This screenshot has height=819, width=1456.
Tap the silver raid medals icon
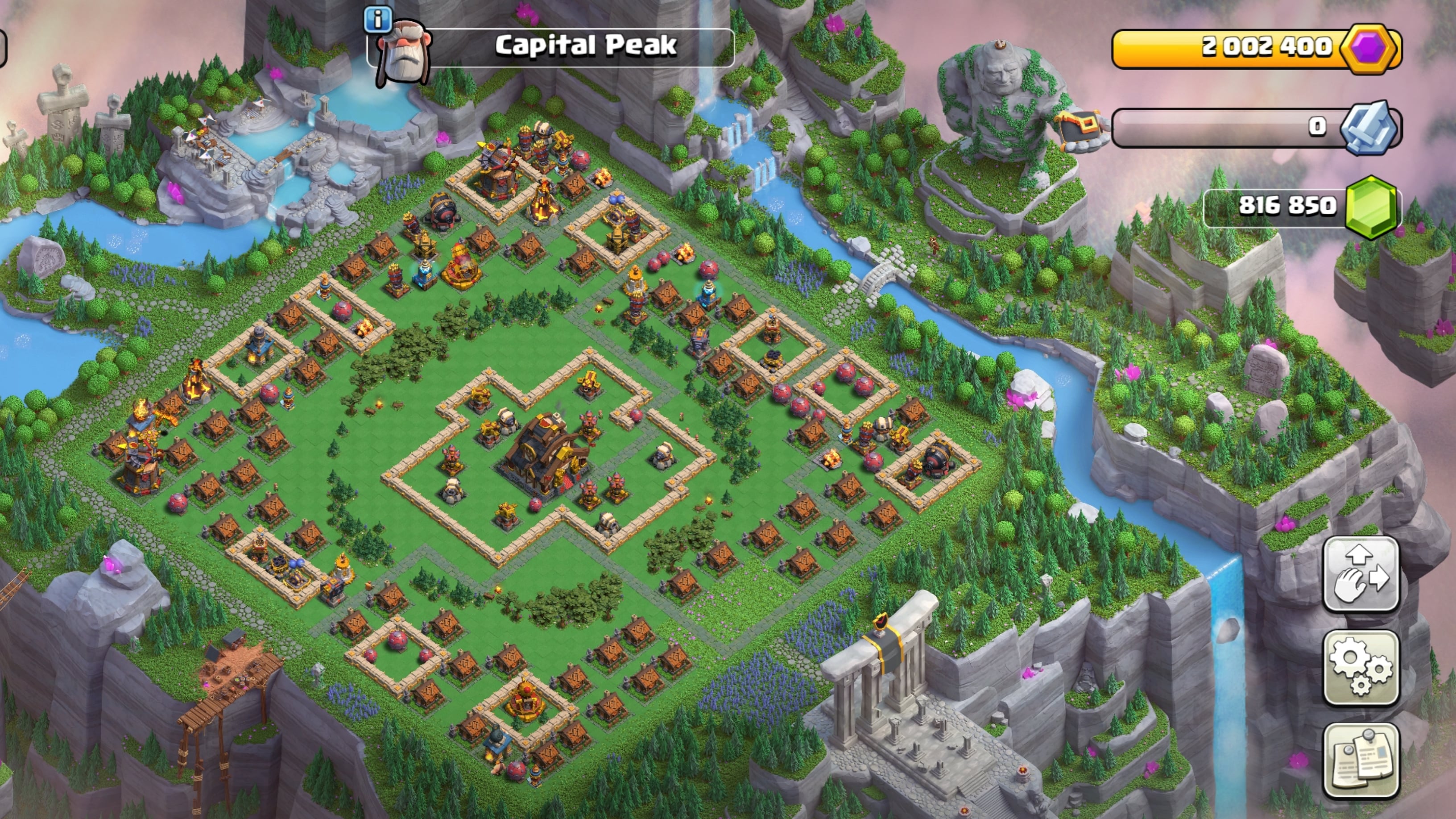tap(1370, 127)
